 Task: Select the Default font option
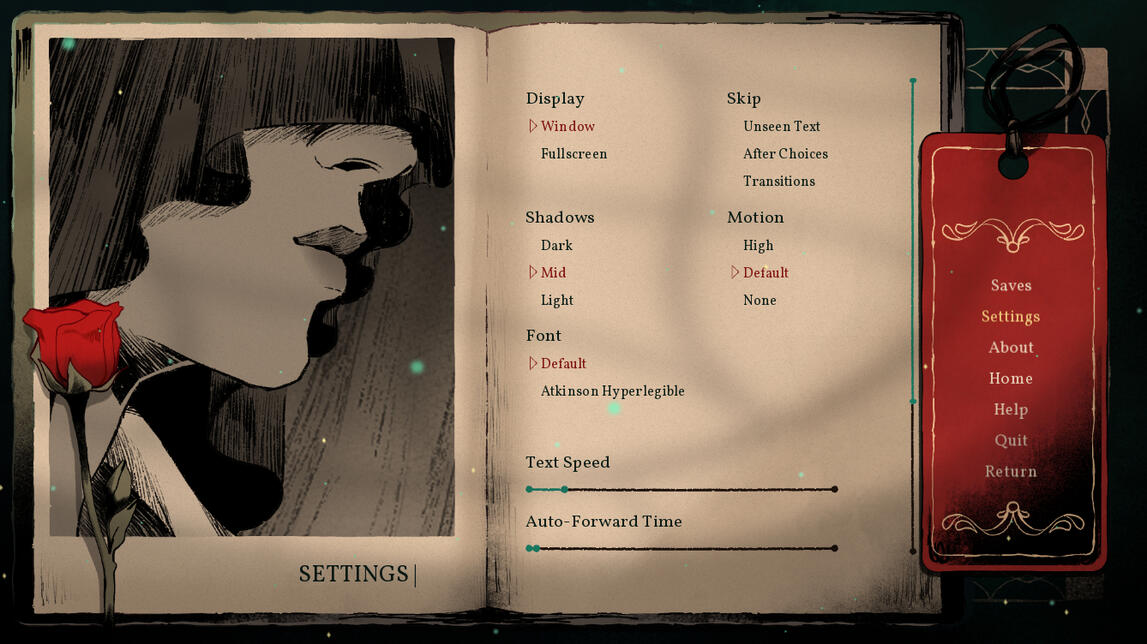[x=563, y=364]
